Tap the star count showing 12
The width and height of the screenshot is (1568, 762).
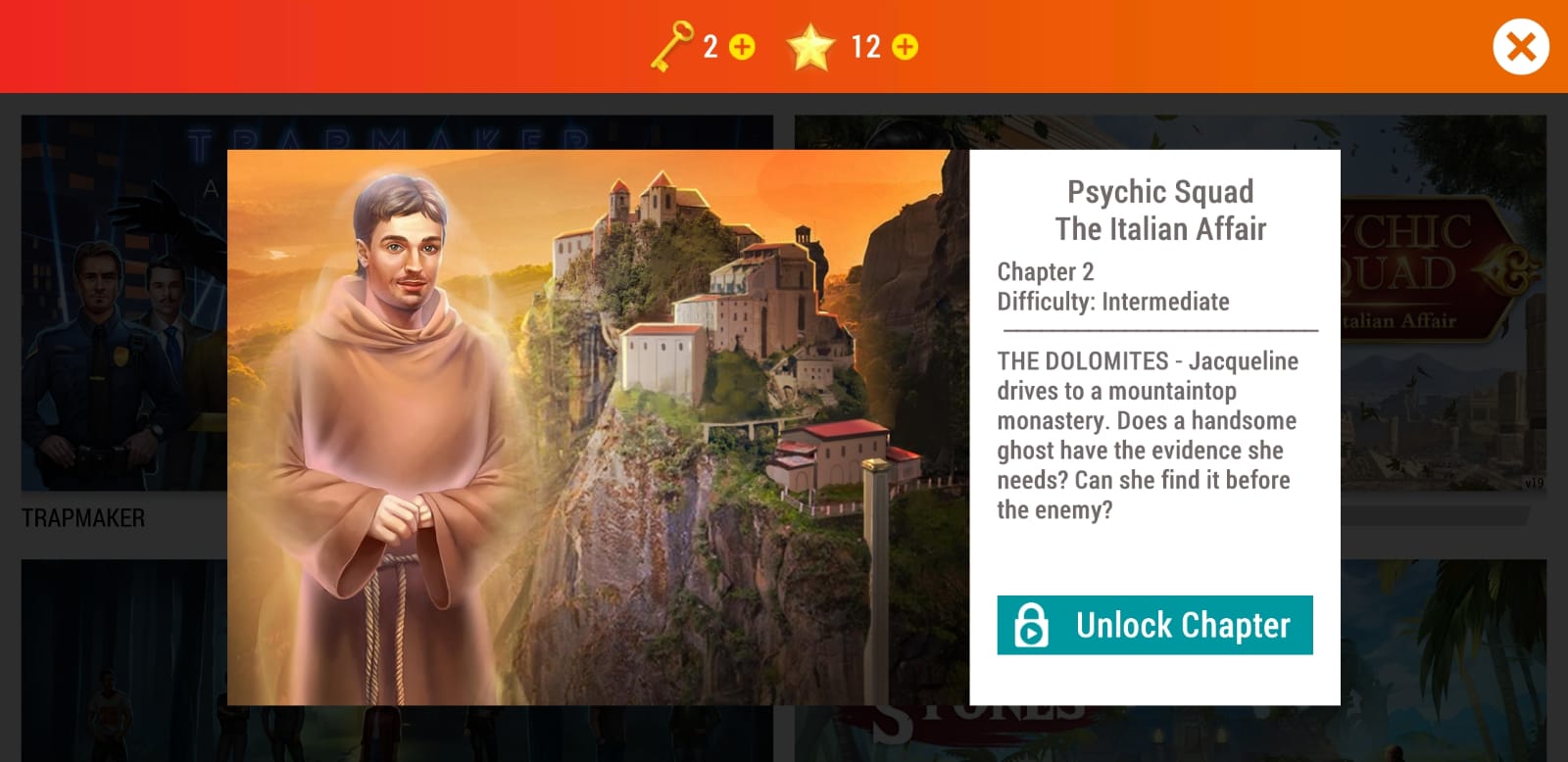coord(866,43)
